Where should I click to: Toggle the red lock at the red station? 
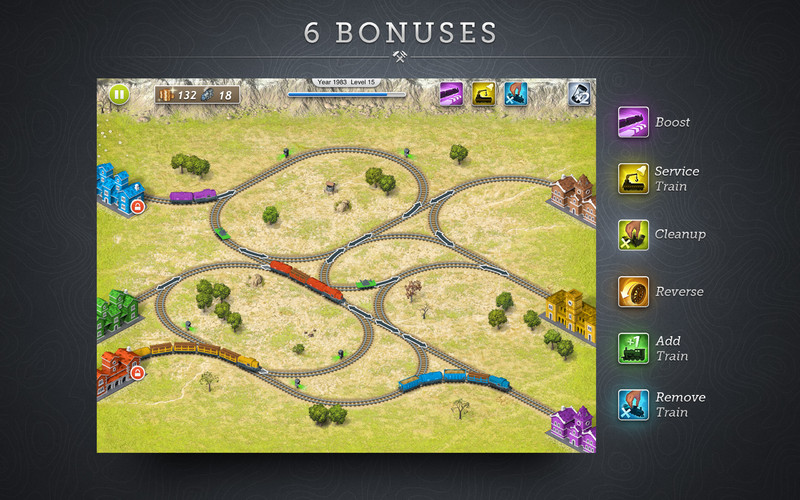pos(137,373)
